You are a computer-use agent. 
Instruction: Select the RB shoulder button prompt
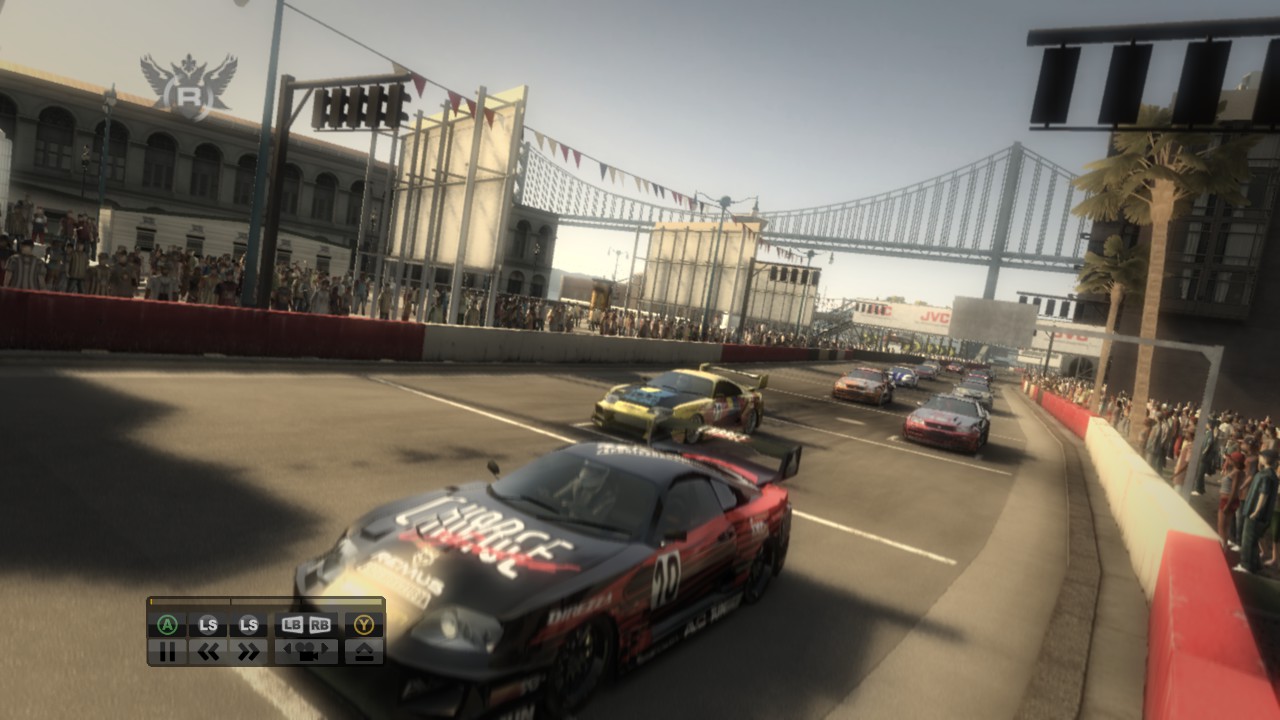(320, 624)
